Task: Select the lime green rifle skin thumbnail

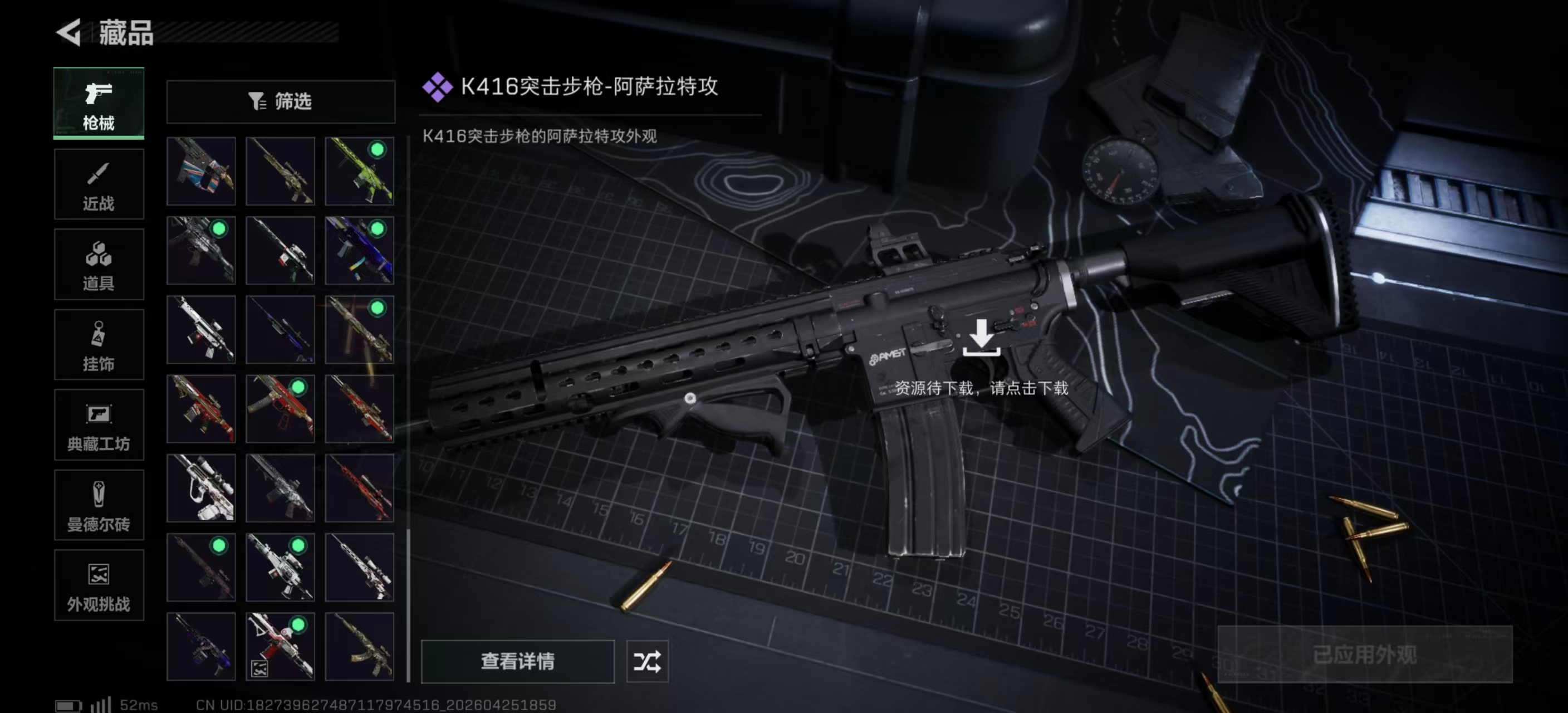Action: click(359, 171)
